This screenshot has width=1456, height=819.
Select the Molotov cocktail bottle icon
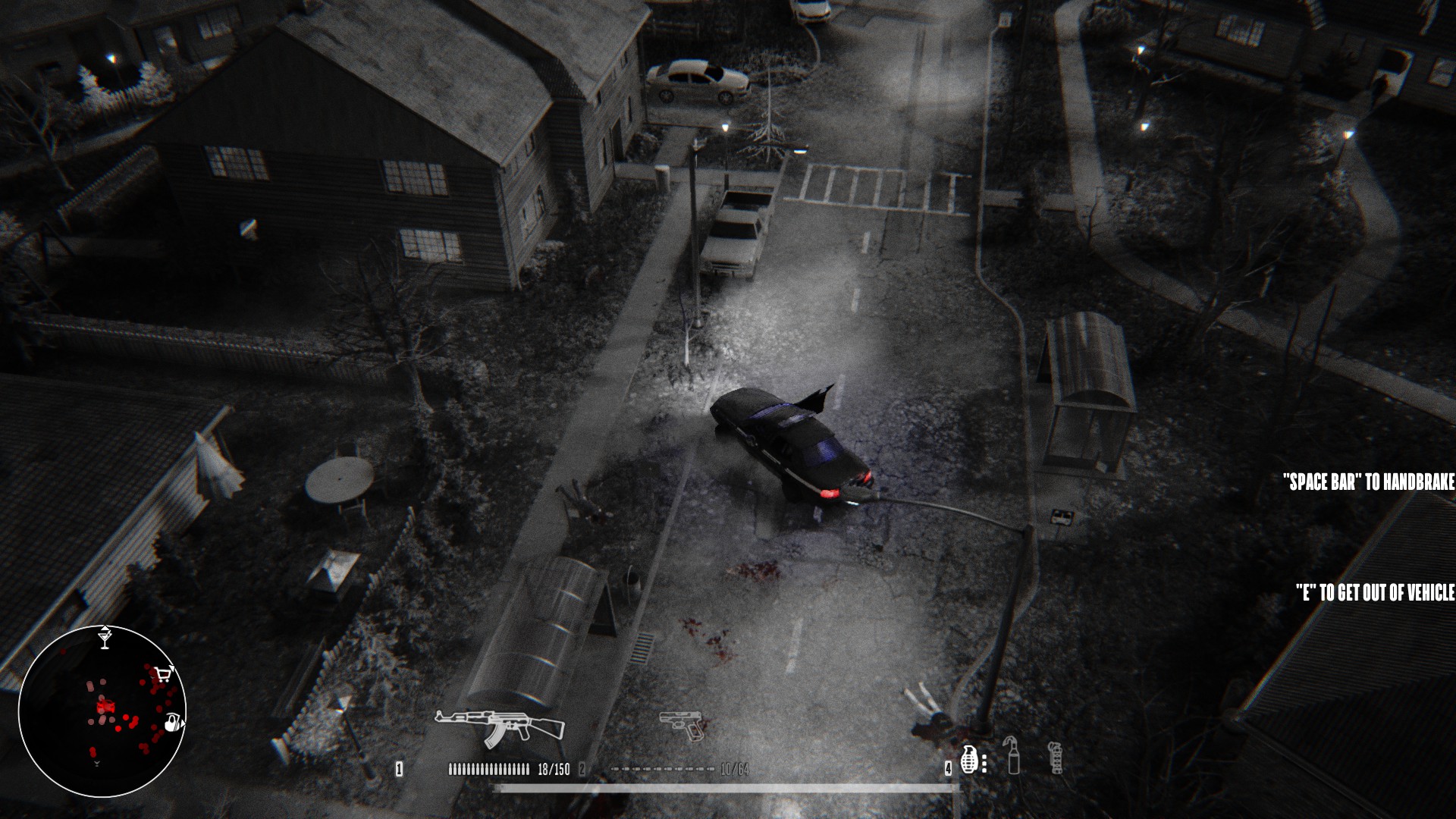click(x=1013, y=755)
